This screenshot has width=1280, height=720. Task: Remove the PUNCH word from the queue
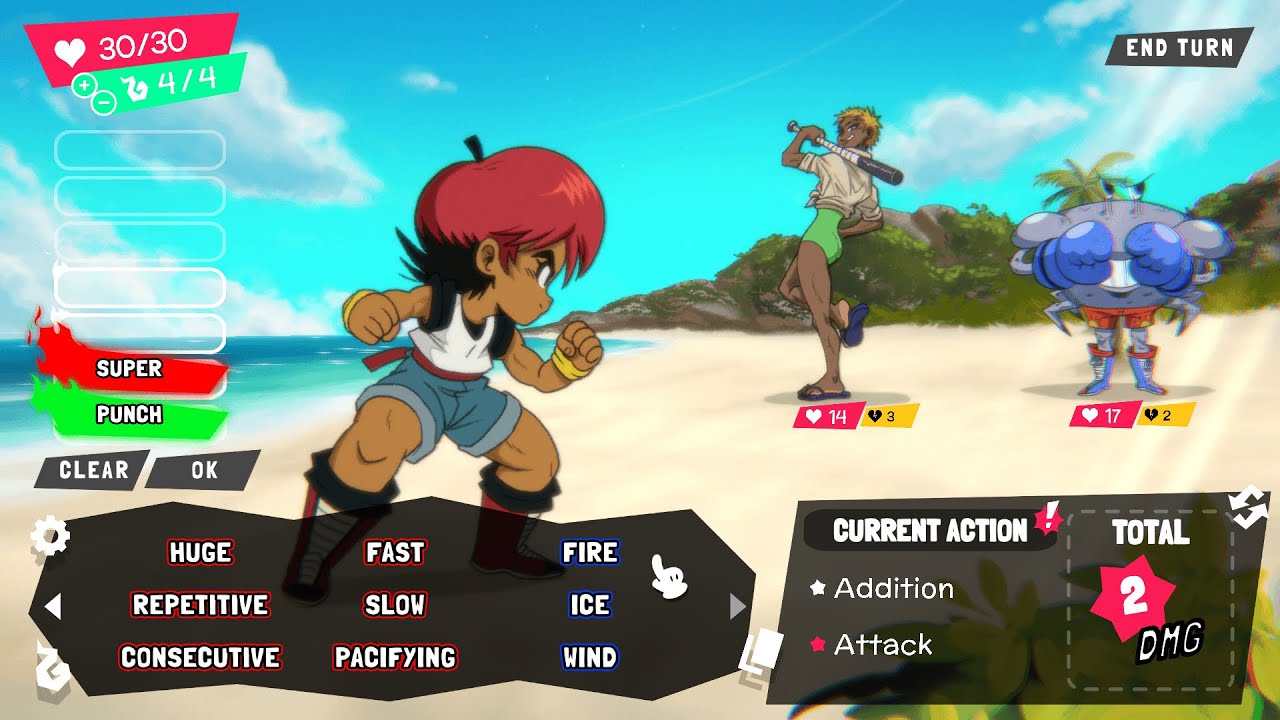coord(129,414)
